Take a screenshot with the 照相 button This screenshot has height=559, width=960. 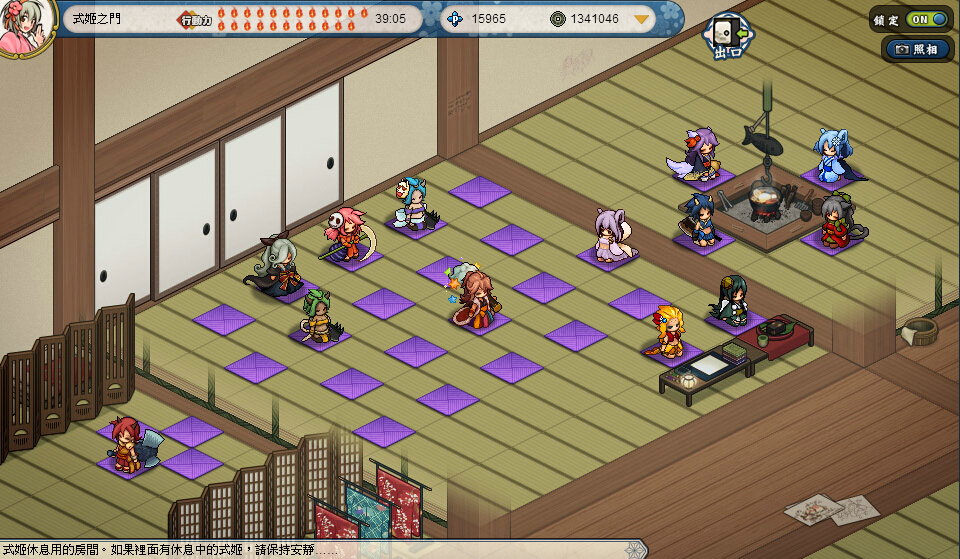coord(917,49)
